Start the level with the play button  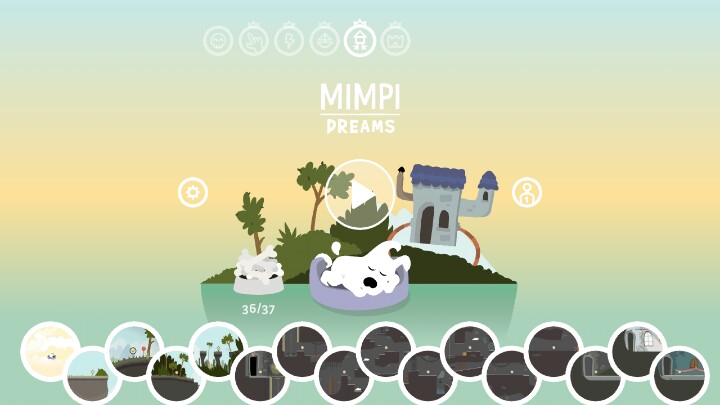[360, 194]
